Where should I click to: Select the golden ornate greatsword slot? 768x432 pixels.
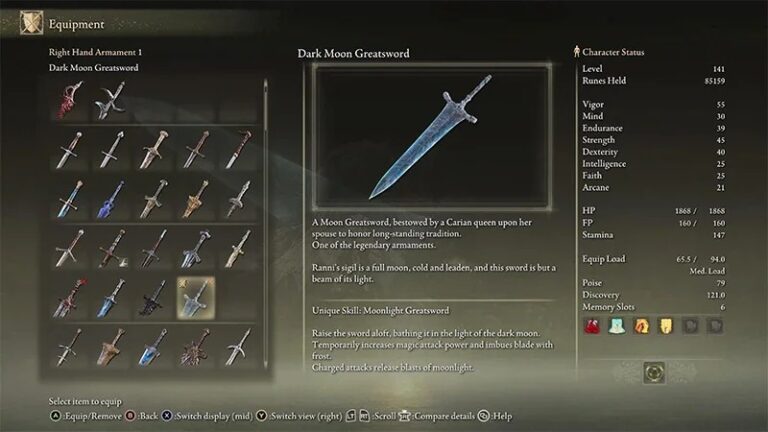point(196,198)
